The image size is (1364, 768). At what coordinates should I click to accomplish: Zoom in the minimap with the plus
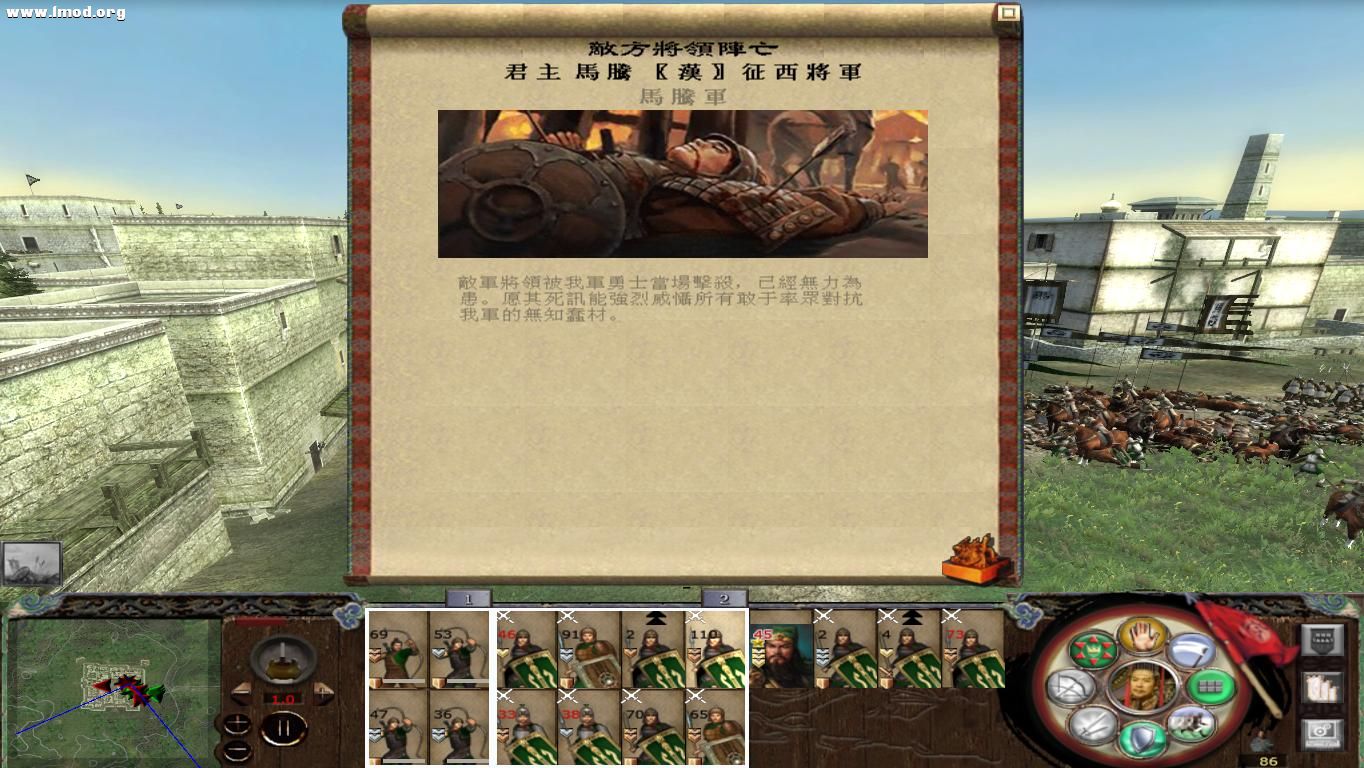pos(237,724)
